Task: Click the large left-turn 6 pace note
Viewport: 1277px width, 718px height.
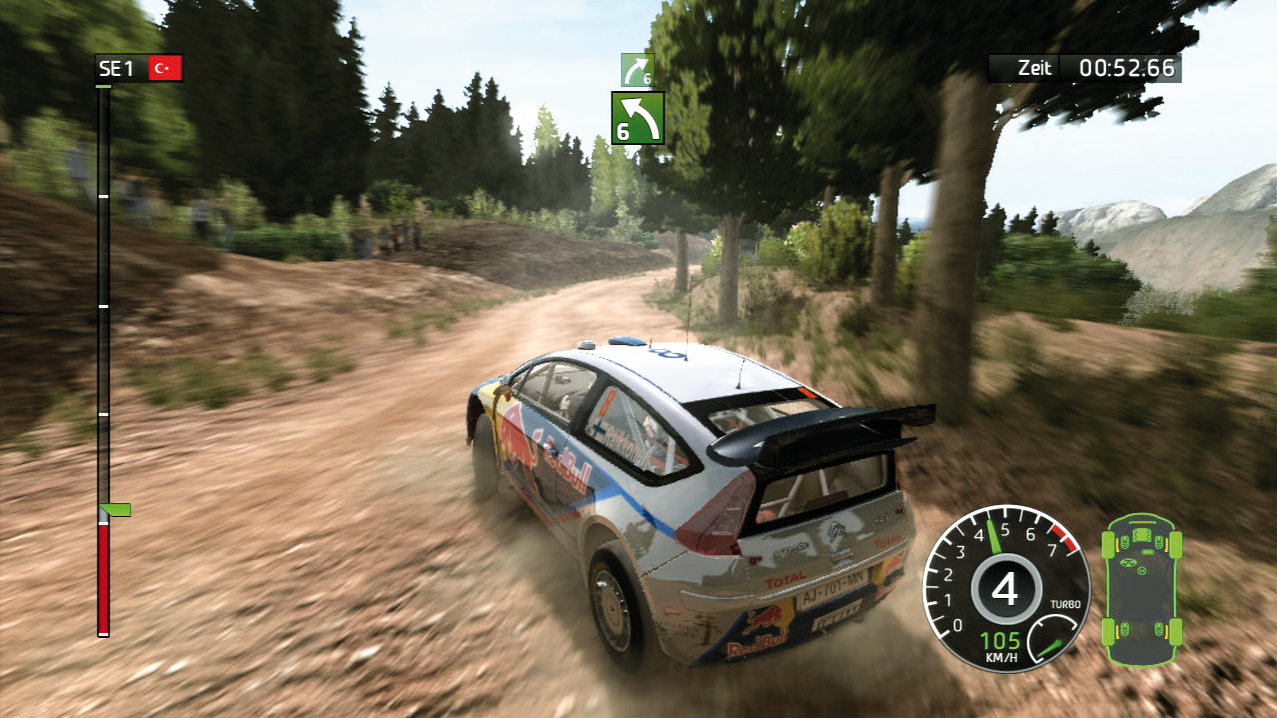Action: pyautogui.click(x=638, y=118)
